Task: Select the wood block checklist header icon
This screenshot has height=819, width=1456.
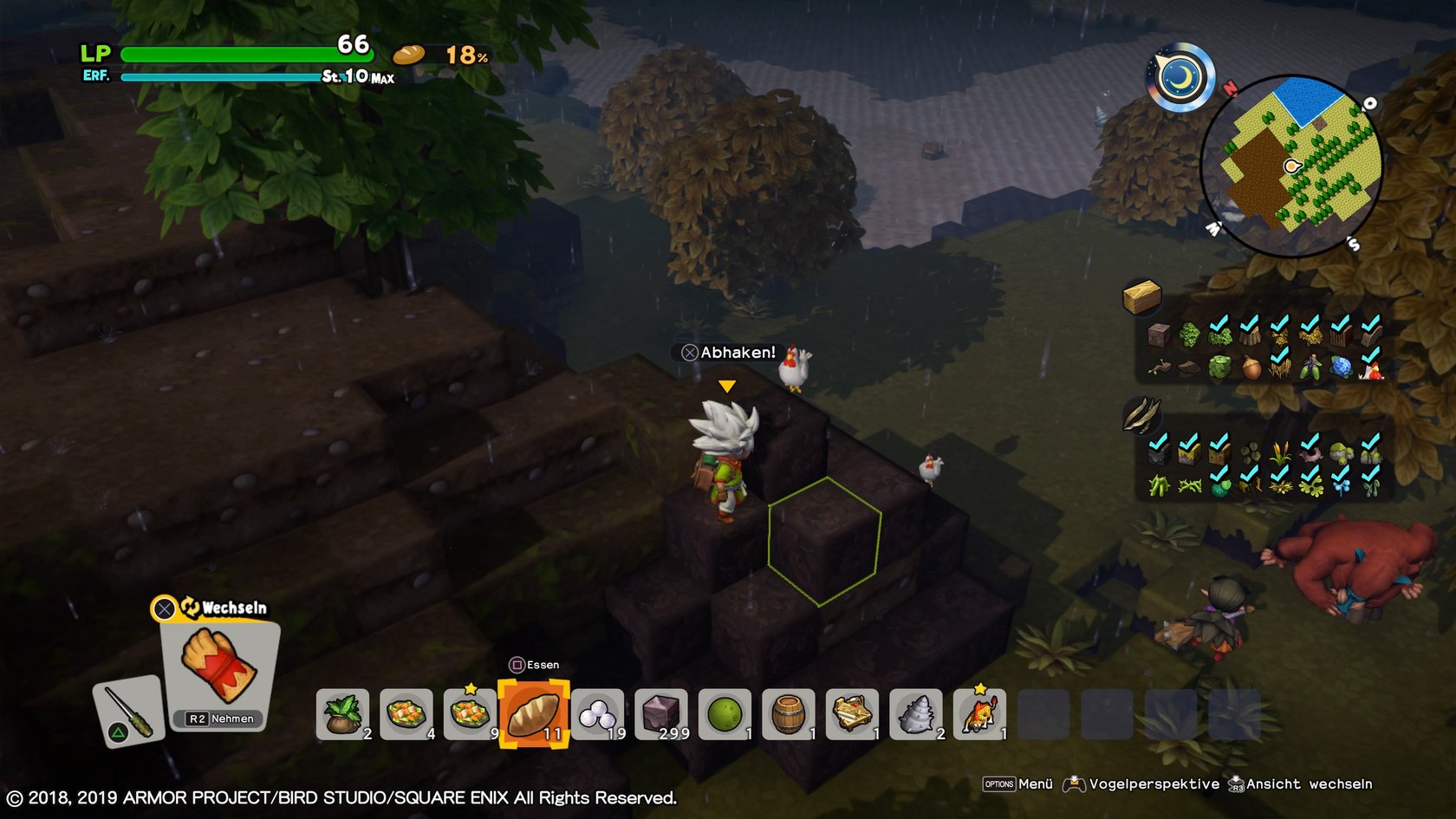Action: [x=1141, y=297]
